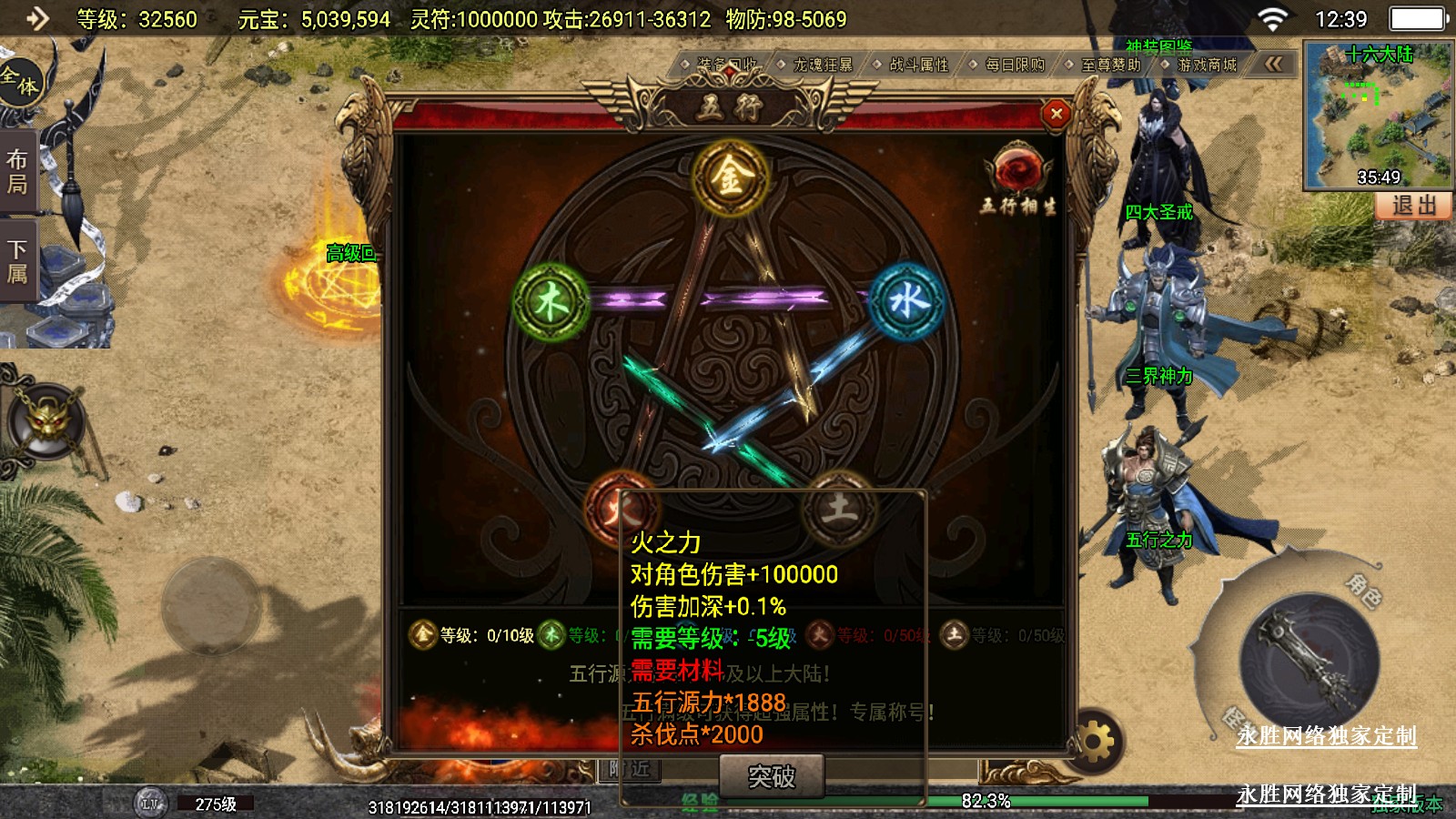Open the 战斗属性 combat stats menu
The image size is (1456, 819).
tap(918, 65)
